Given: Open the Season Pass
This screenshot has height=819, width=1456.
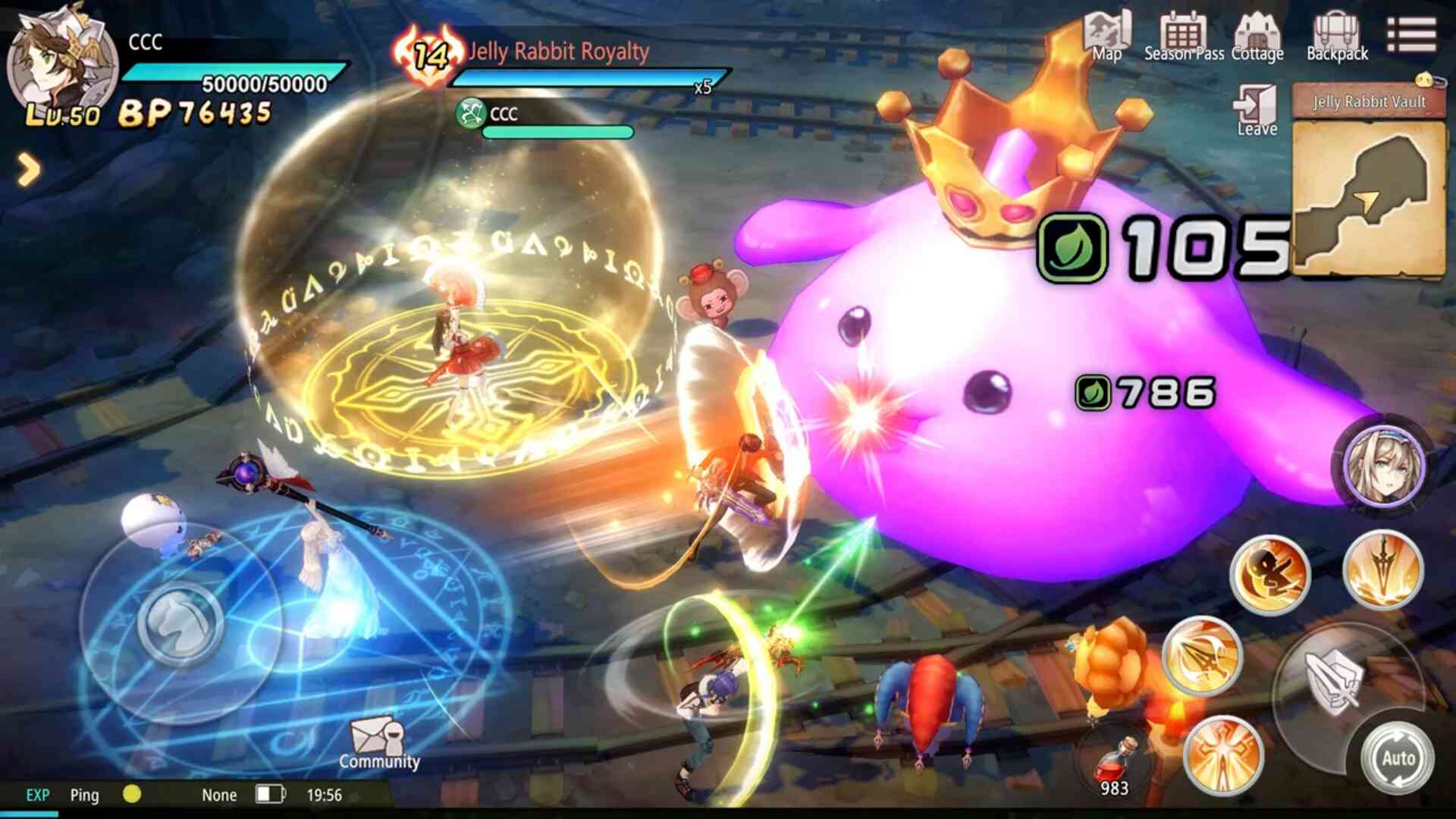Looking at the screenshot, I should point(1183,36).
